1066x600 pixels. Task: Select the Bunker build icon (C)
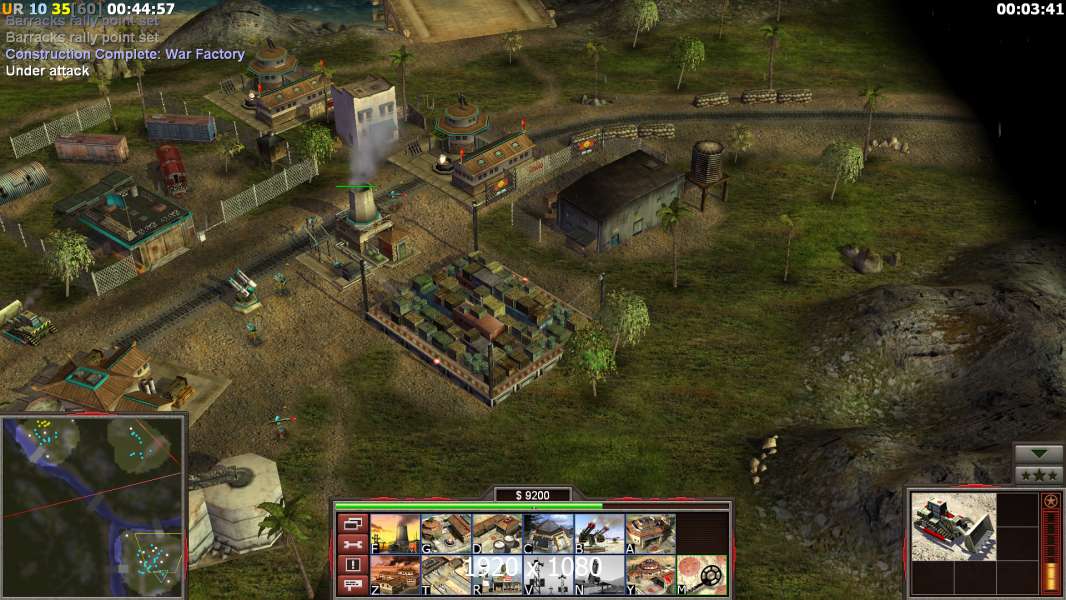548,533
